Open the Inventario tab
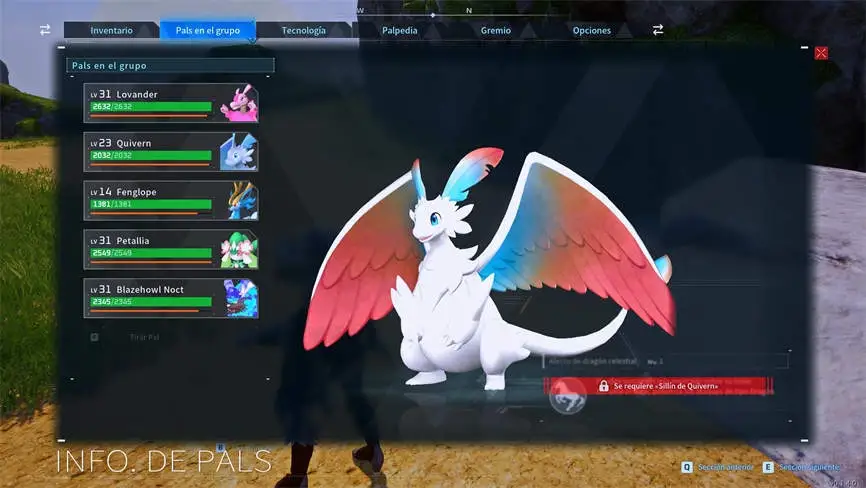Image resolution: width=866 pixels, height=488 pixels. pyautogui.click(x=111, y=30)
